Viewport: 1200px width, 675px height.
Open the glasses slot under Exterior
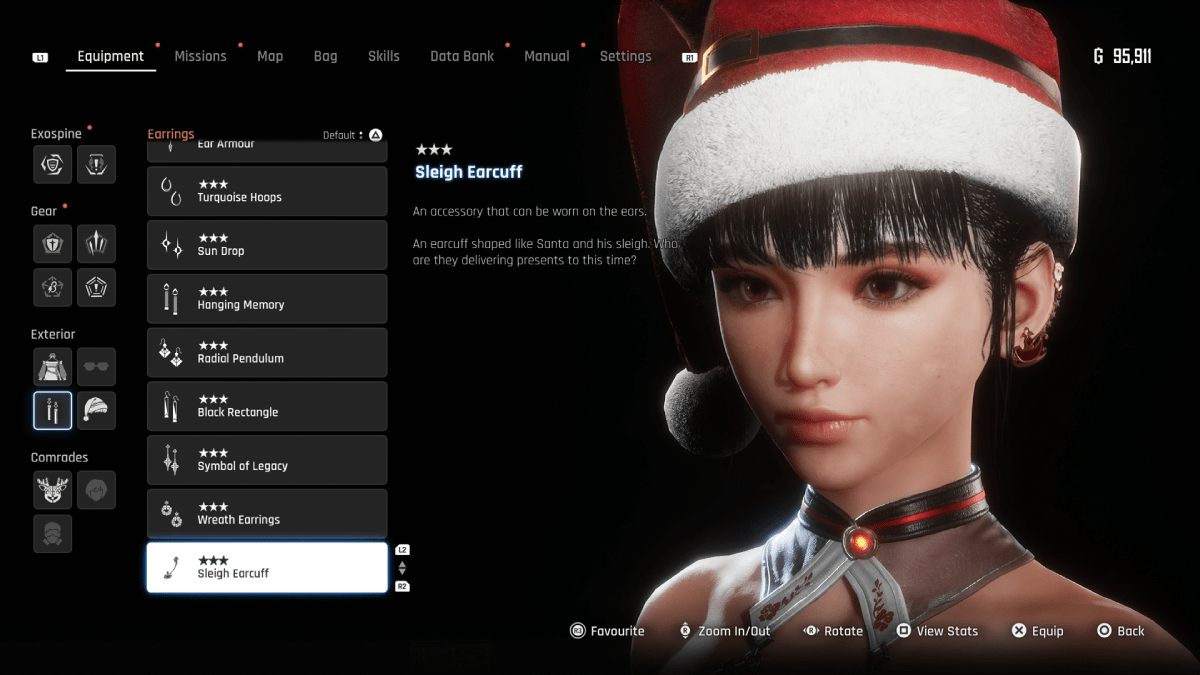[x=96, y=367]
